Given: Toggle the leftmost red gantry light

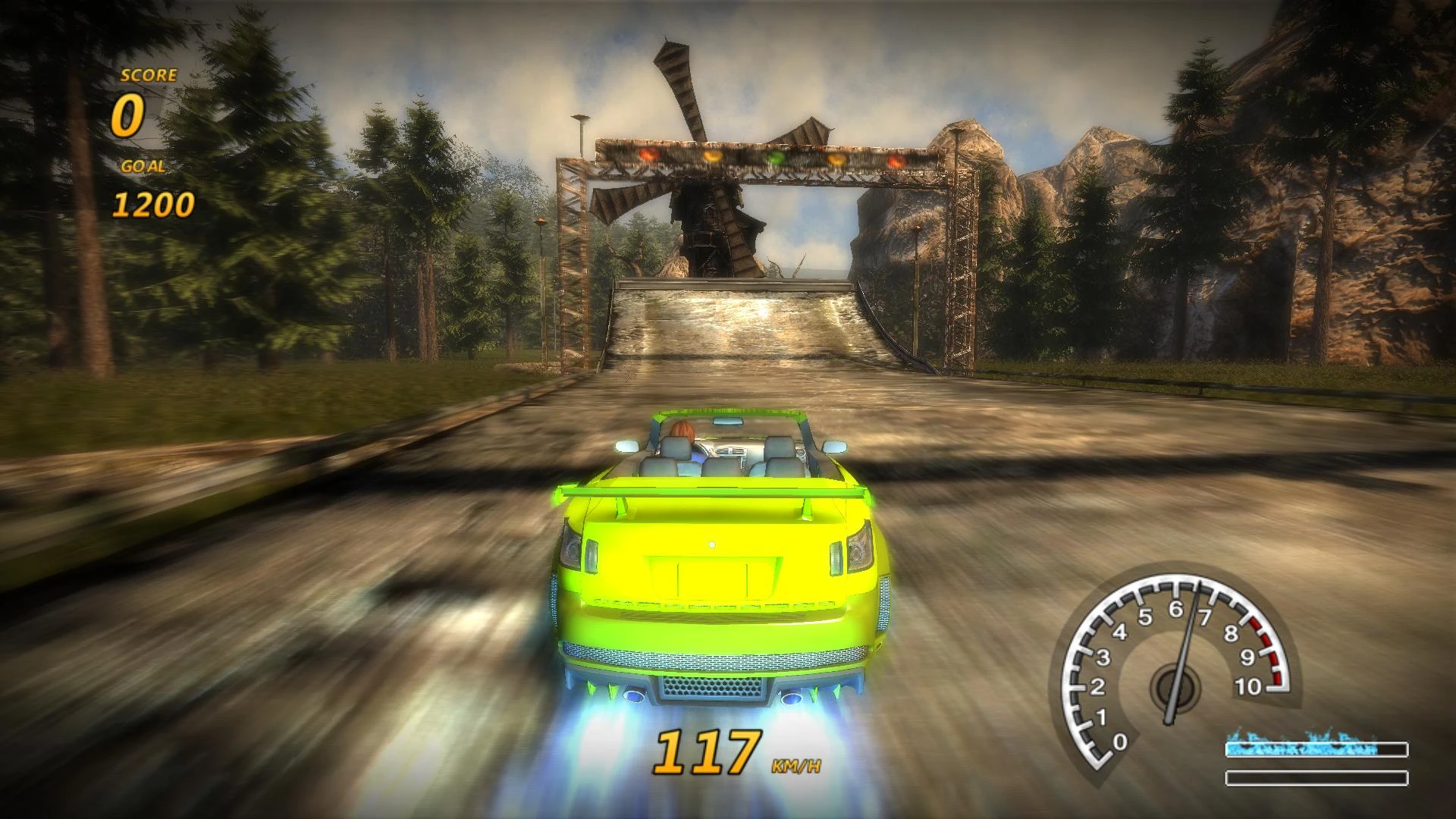Looking at the screenshot, I should (649, 155).
